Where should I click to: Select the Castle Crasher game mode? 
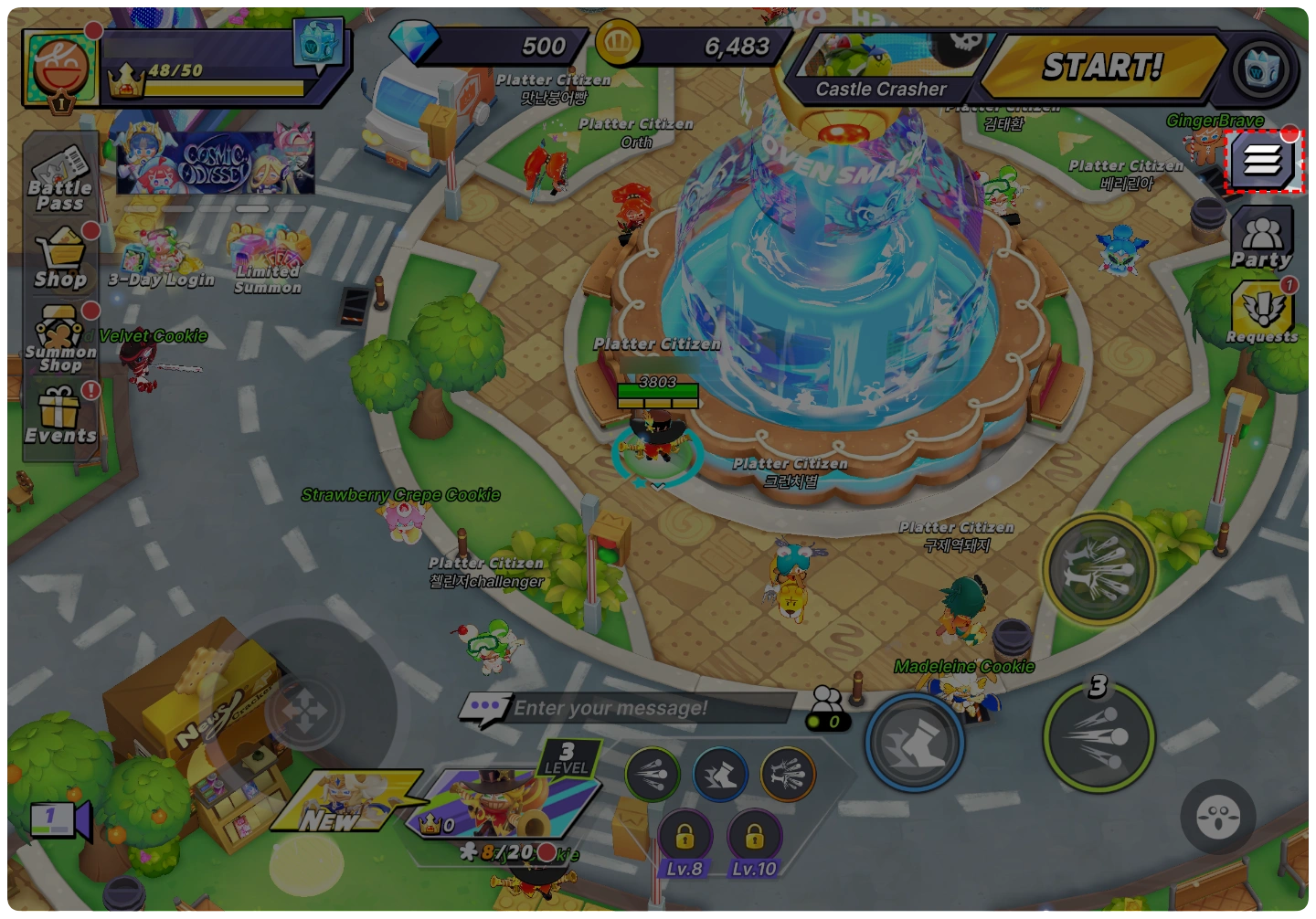click(881, 69)
